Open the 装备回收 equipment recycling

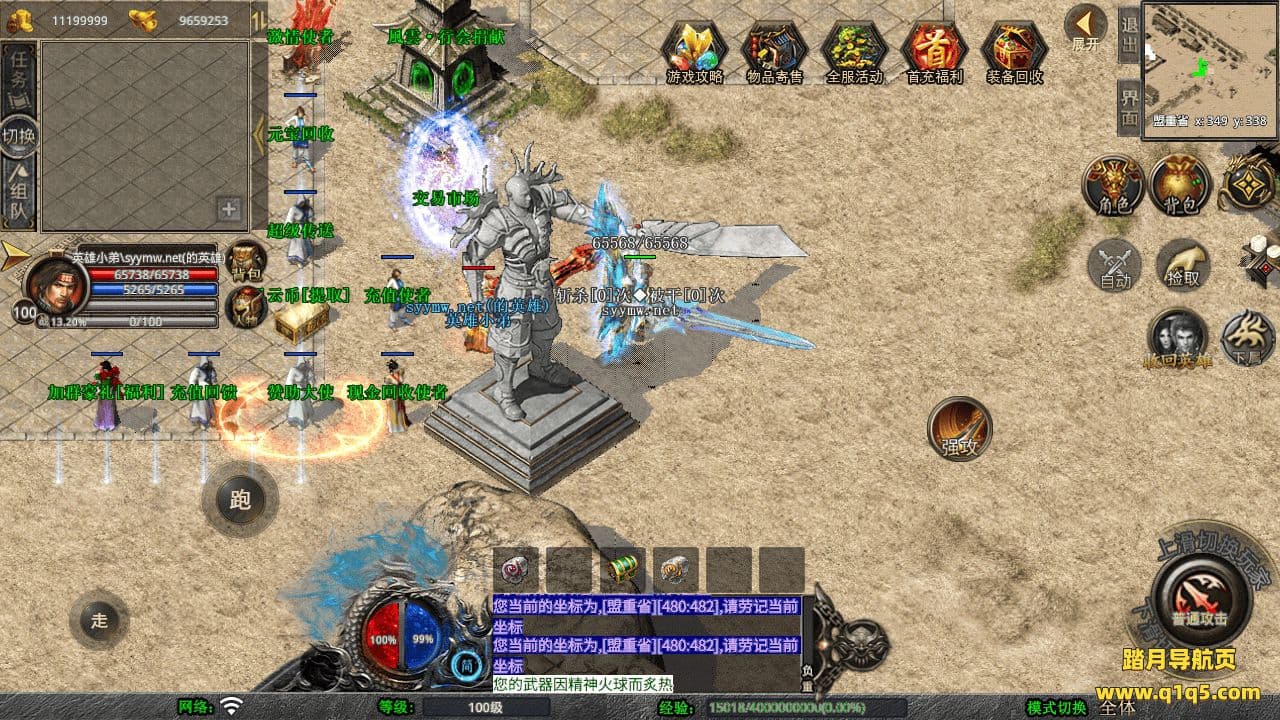pos(1014,50)
